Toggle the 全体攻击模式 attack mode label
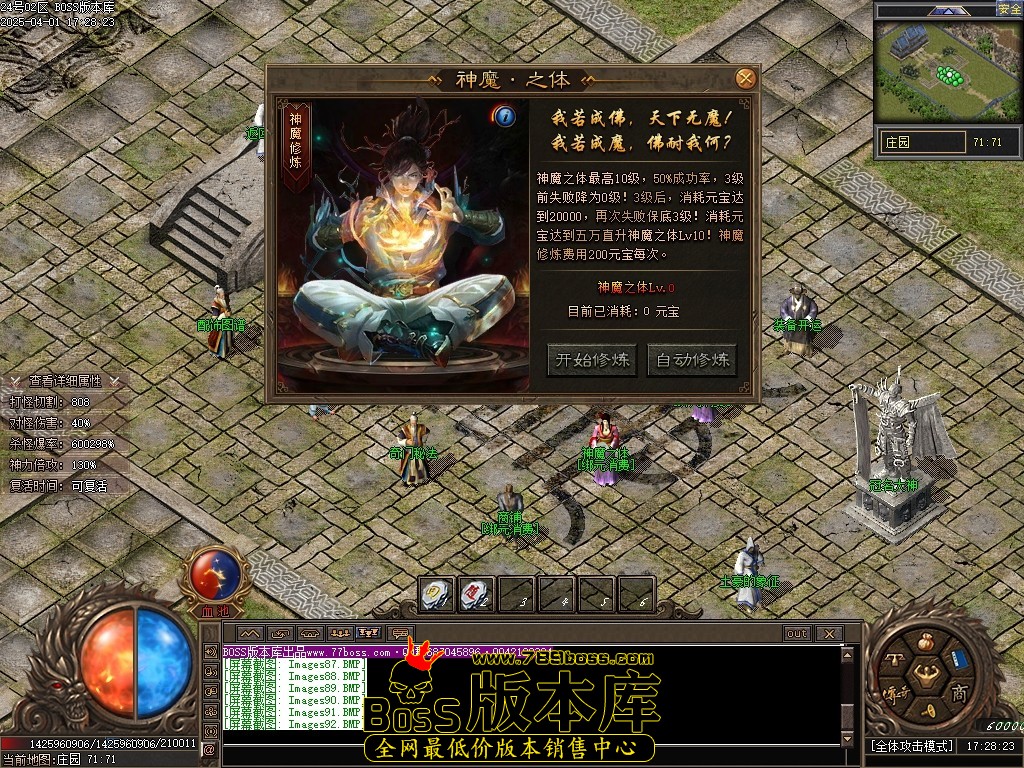Image resolution: width=1024 pixels, height=768 pixels. click(x=912, y=747)
